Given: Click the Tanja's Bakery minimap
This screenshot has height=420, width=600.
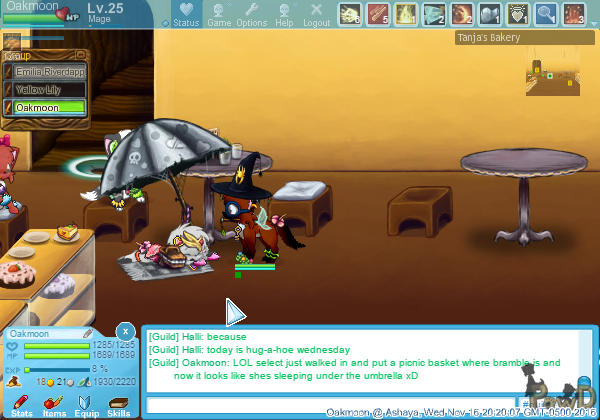Looking at the screenshot, I should [552, 78].
